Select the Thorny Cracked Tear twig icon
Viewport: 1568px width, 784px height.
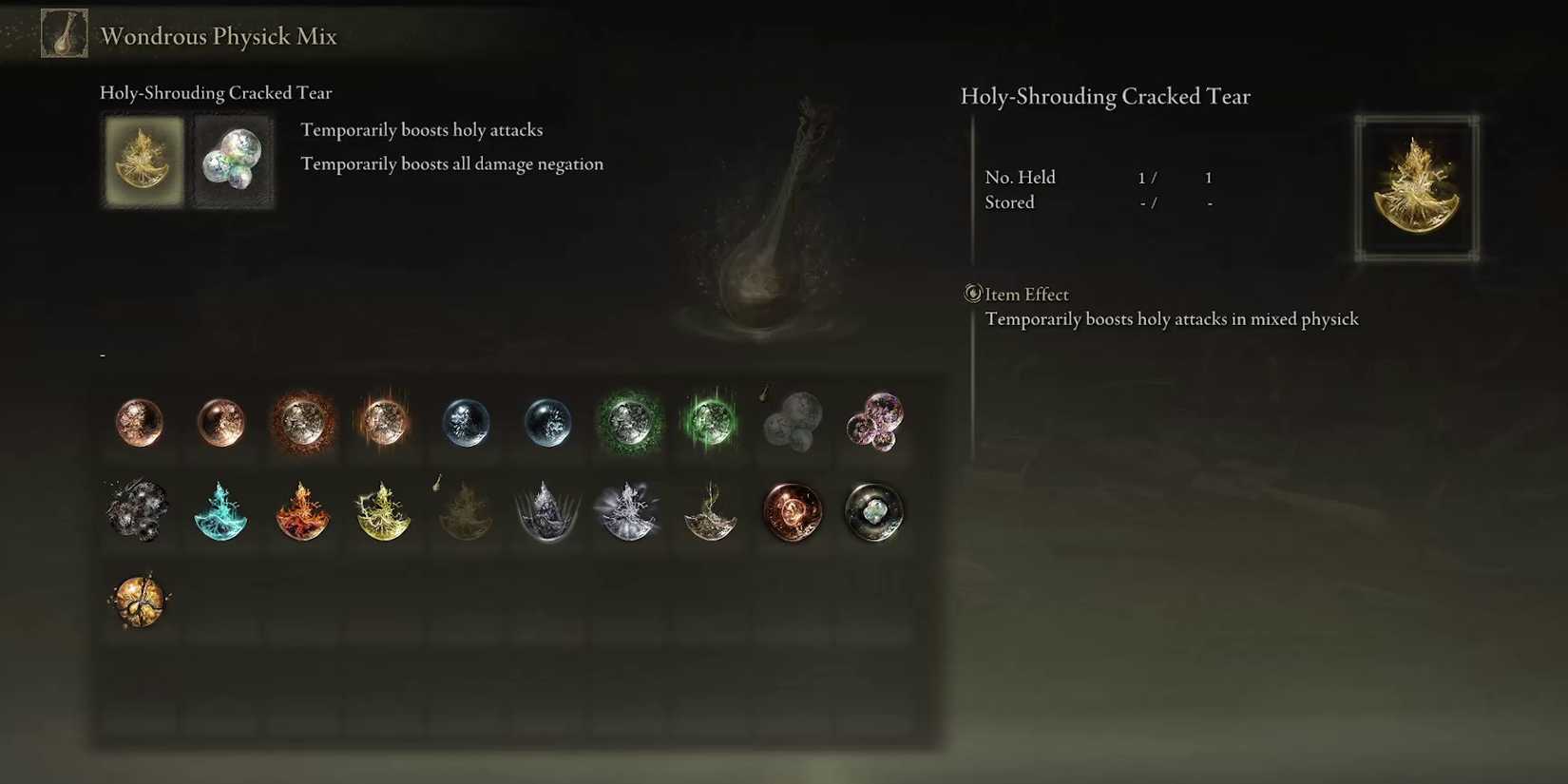pos(710,513)
